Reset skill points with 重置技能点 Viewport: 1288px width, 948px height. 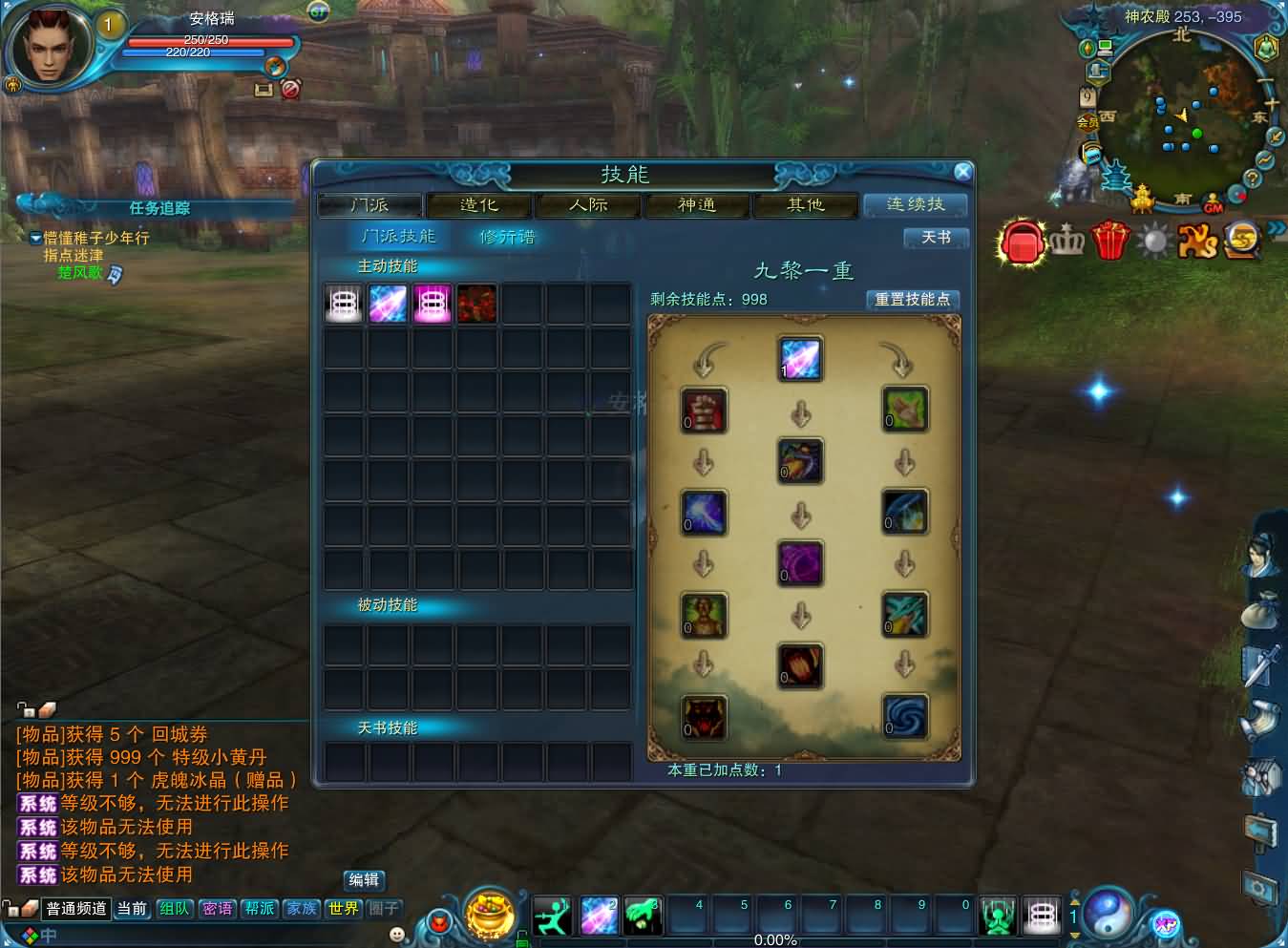912,300
